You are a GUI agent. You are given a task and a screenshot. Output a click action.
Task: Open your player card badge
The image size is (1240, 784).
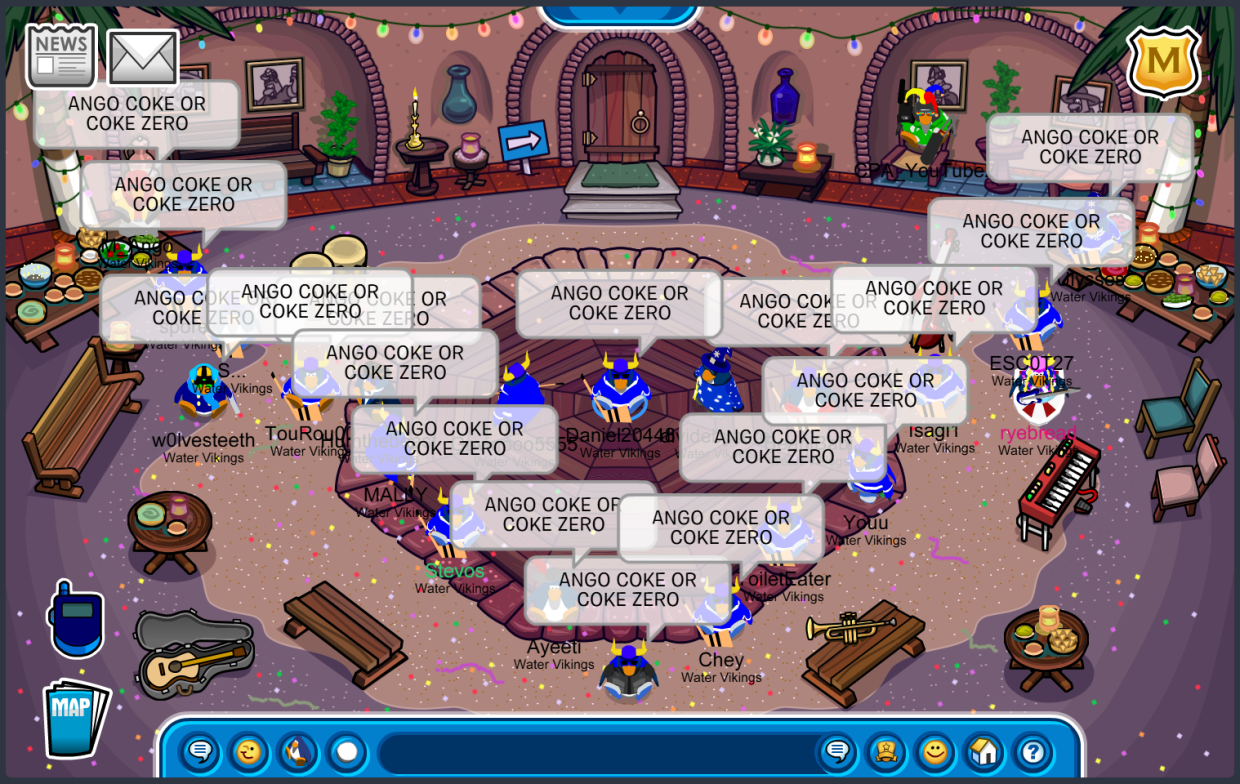click(886, 751)
